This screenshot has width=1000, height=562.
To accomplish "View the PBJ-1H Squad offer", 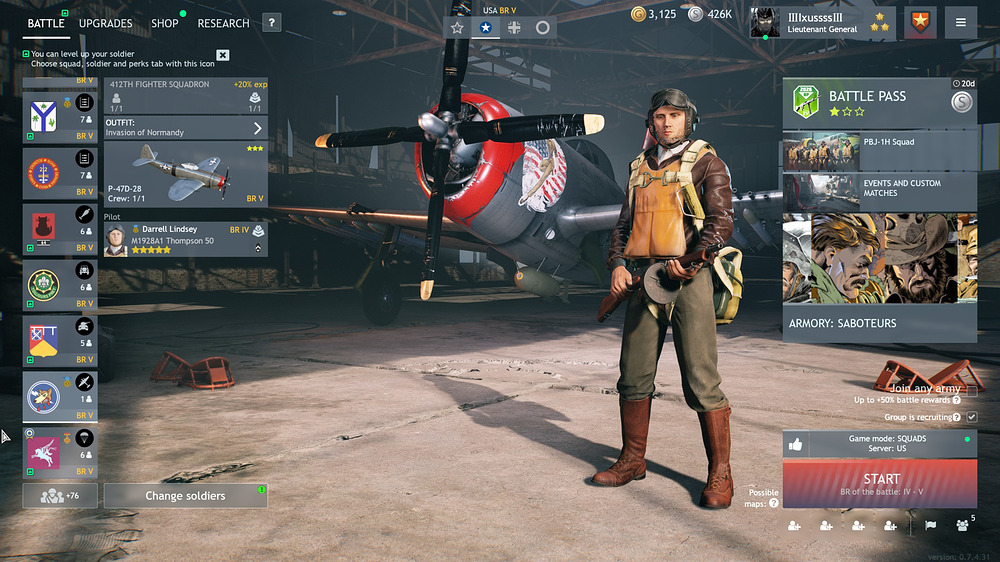I will pos(879,151).
